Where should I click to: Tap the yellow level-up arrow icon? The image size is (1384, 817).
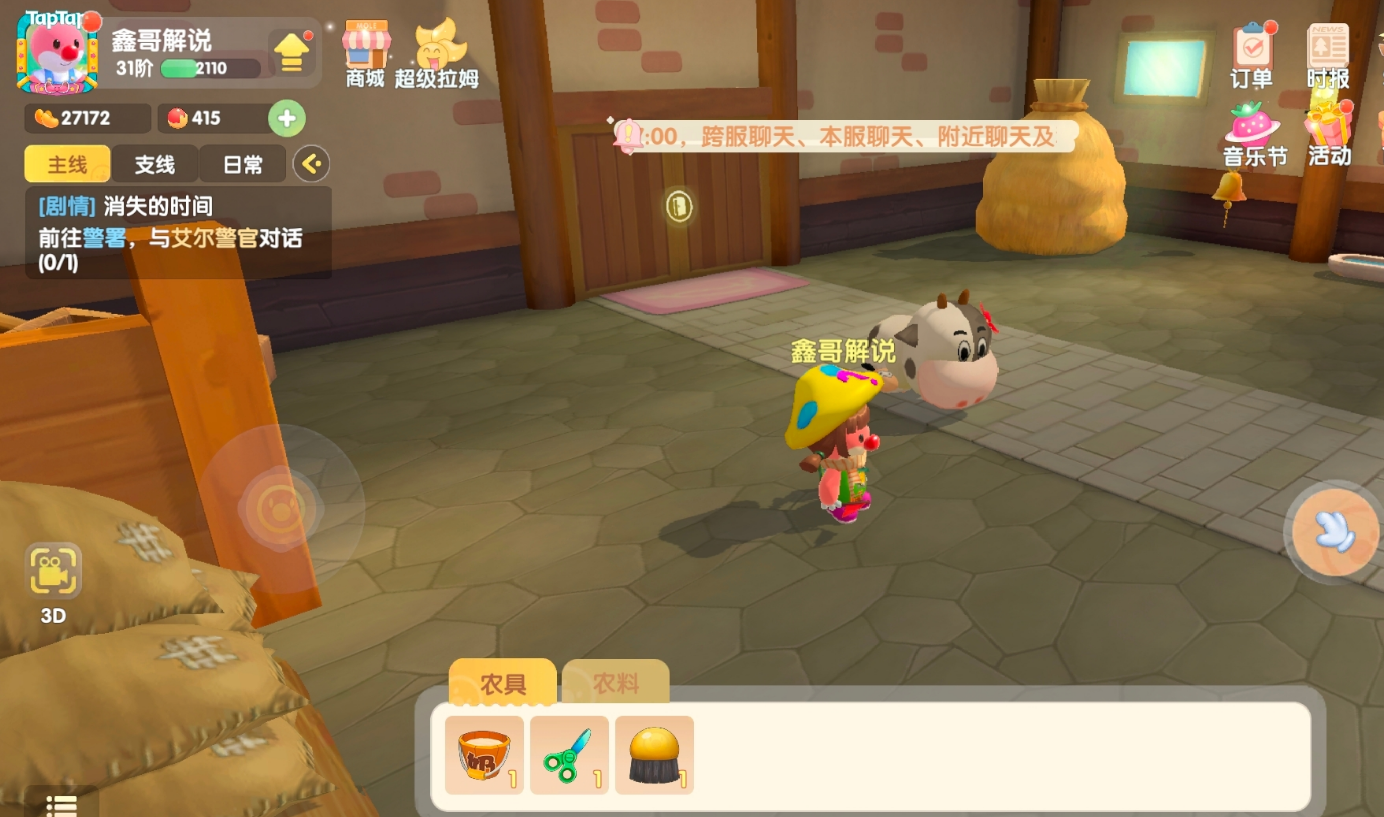[291, 52]
